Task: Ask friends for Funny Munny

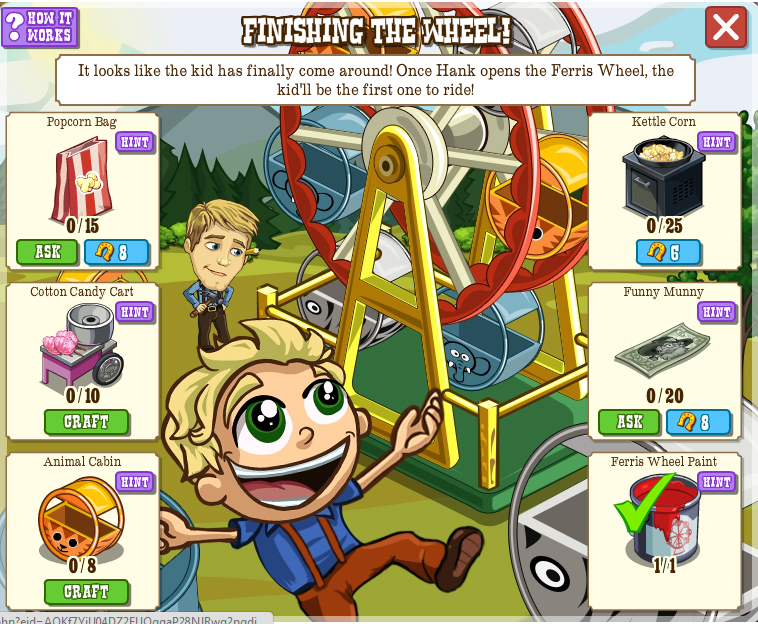Action: tap(629, 422)
